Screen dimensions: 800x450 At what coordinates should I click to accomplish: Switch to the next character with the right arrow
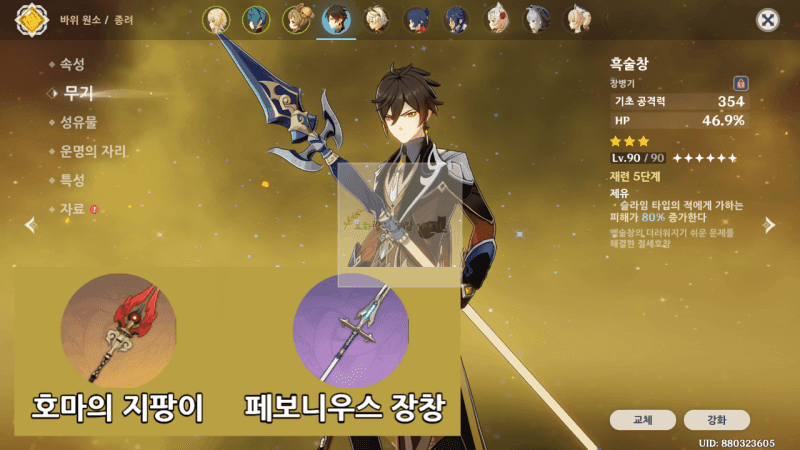click(x=769, y=225)
